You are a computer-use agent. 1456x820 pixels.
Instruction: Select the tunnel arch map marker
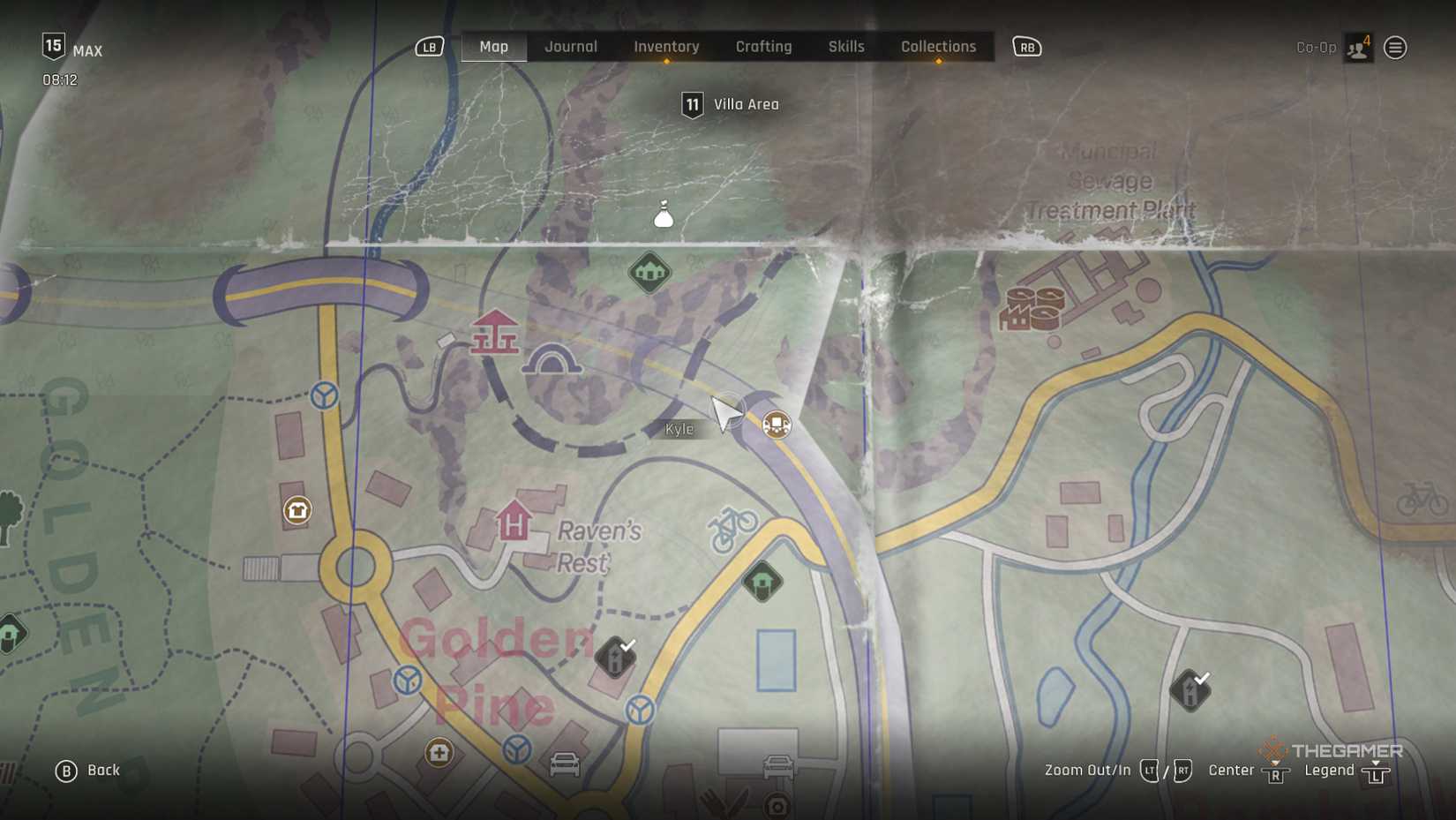552,361
